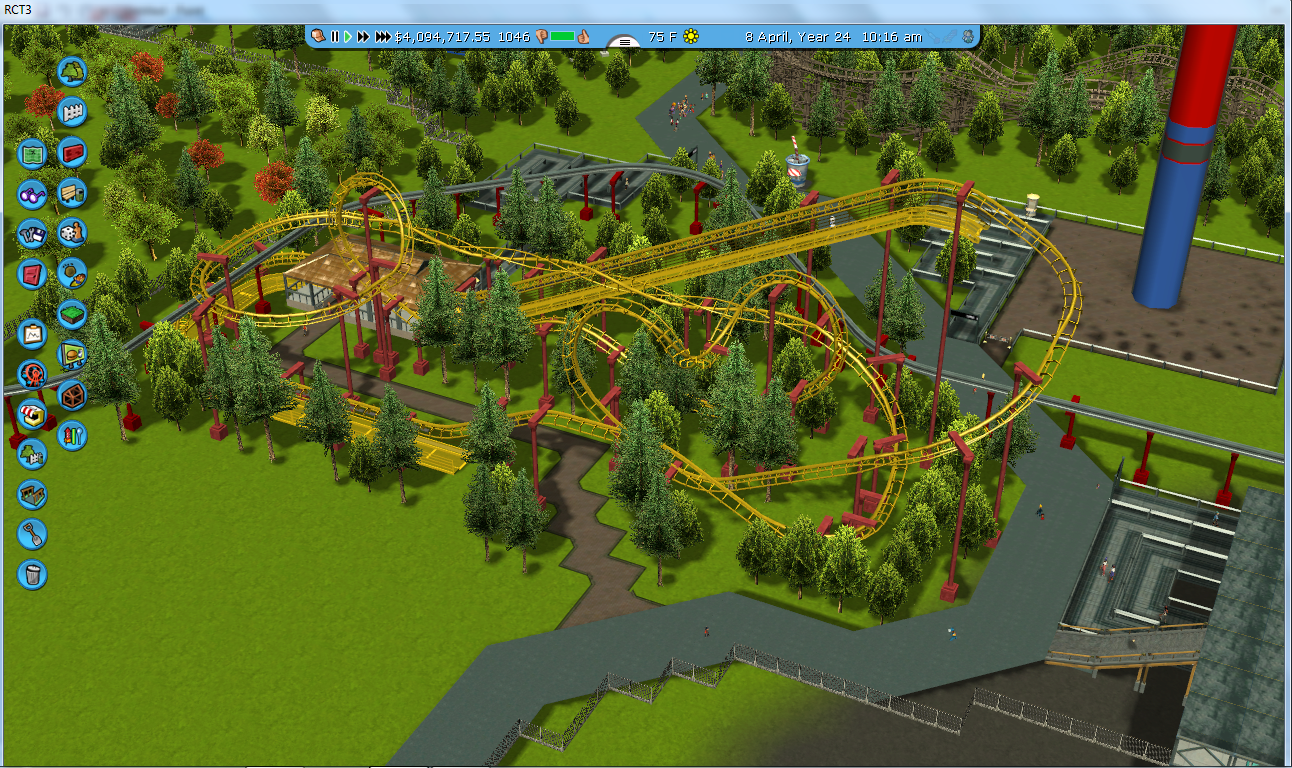1292x768 pixels.
Task: Expand the top bar's center pull-down tab
Action: point(625,41)
